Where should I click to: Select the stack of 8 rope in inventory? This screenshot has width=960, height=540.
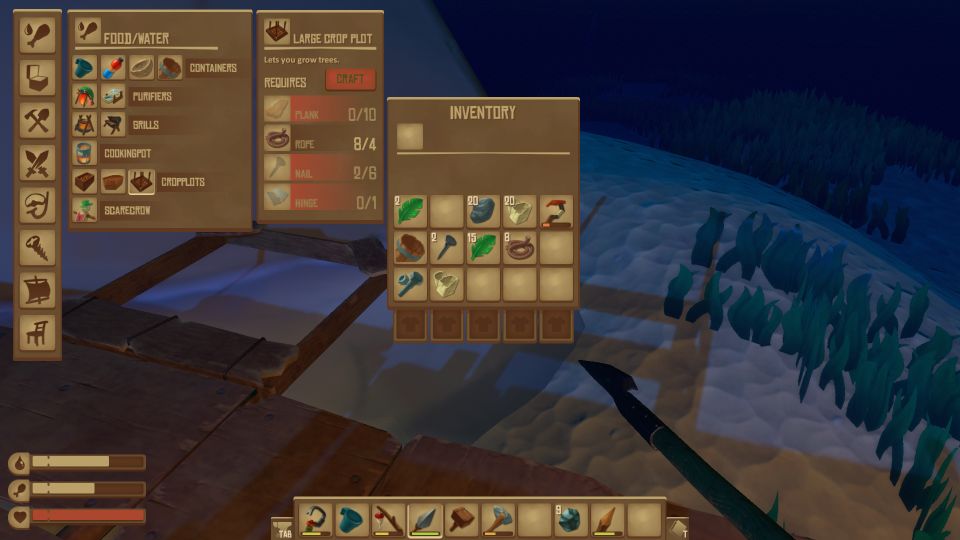(x=520, y=247)
